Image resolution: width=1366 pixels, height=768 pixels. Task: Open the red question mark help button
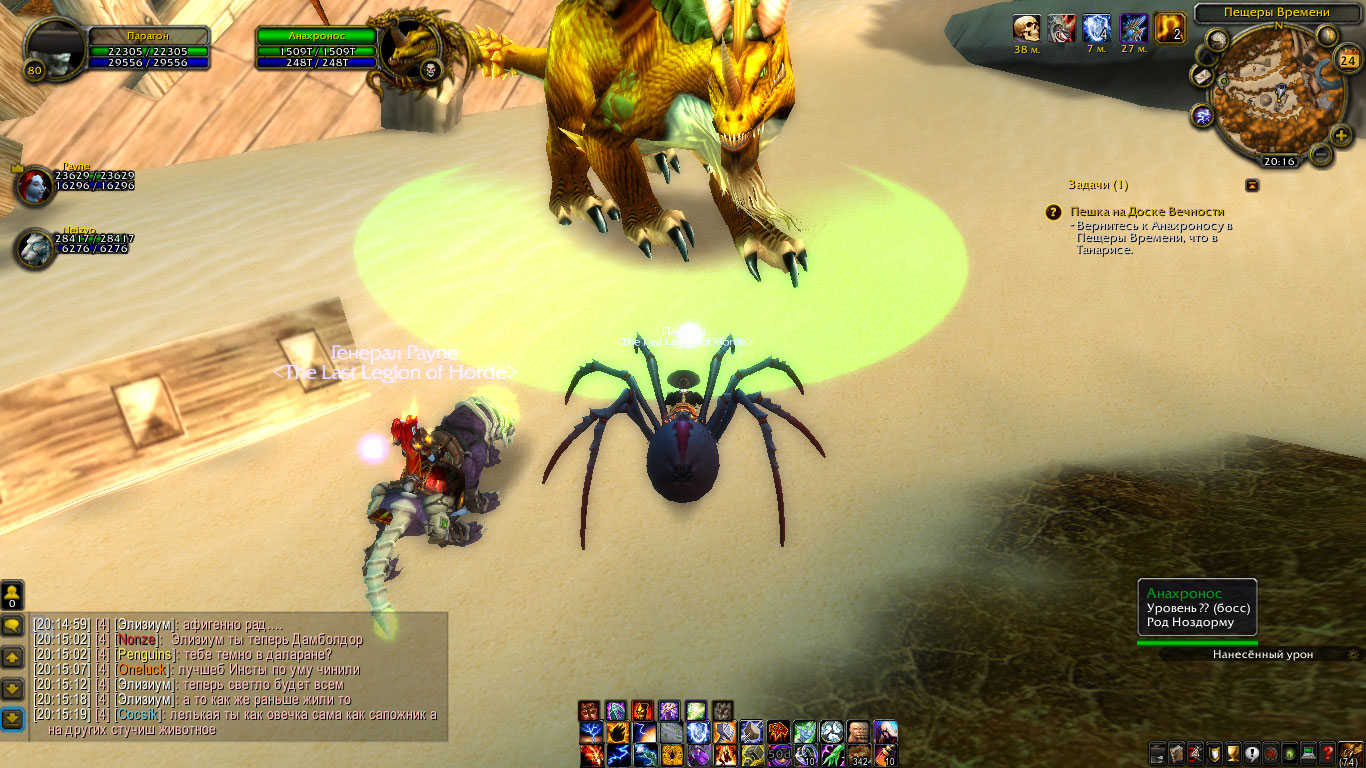pos(1327,753)
